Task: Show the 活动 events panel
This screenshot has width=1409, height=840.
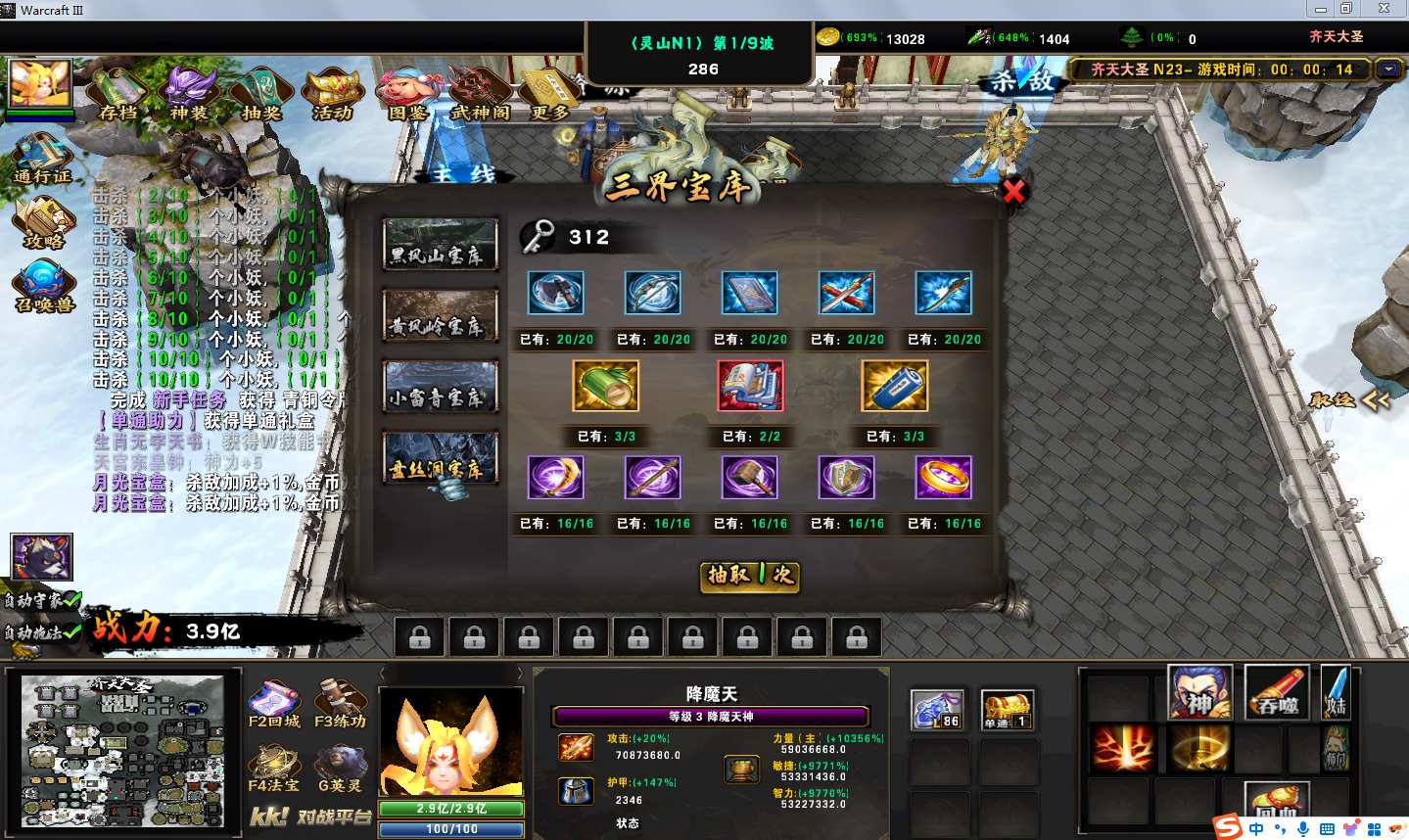Action: coord(333,93)
